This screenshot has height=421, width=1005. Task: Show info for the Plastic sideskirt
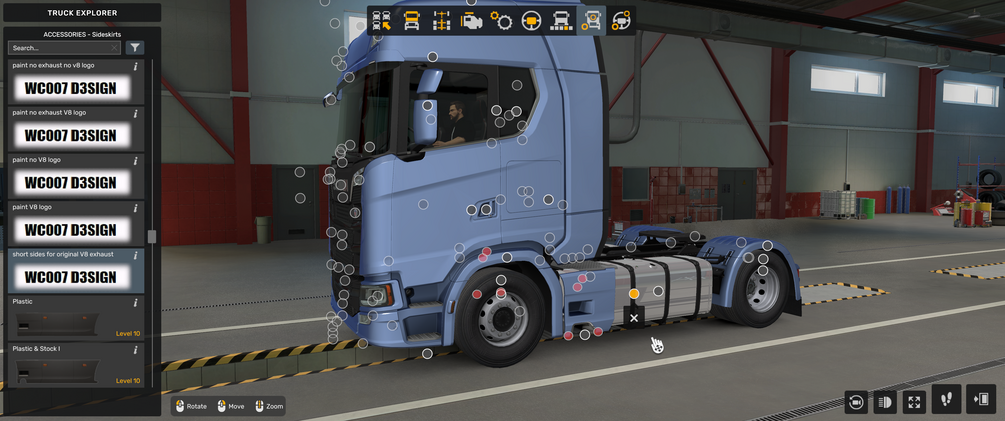[x=135, y=302]
